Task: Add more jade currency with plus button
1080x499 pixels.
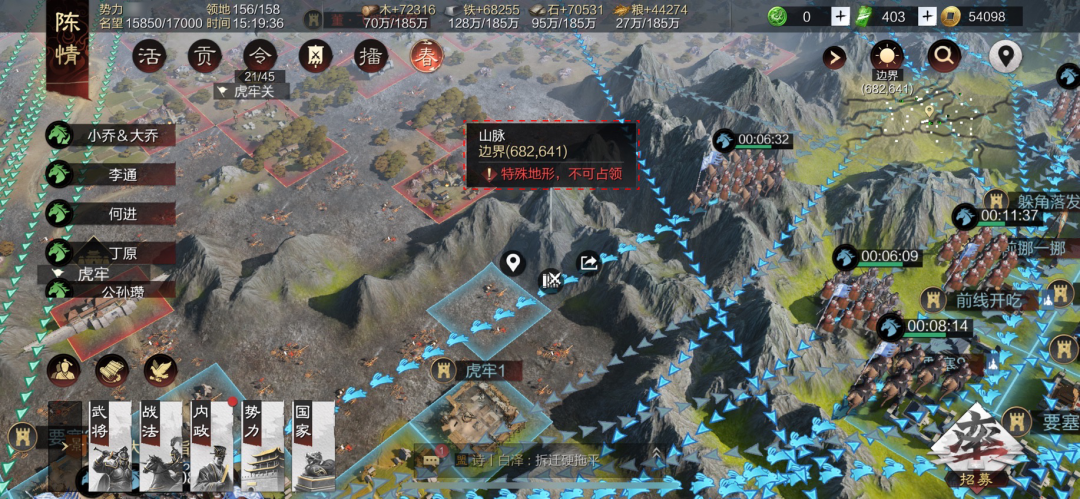Action: tap(840, 16)
